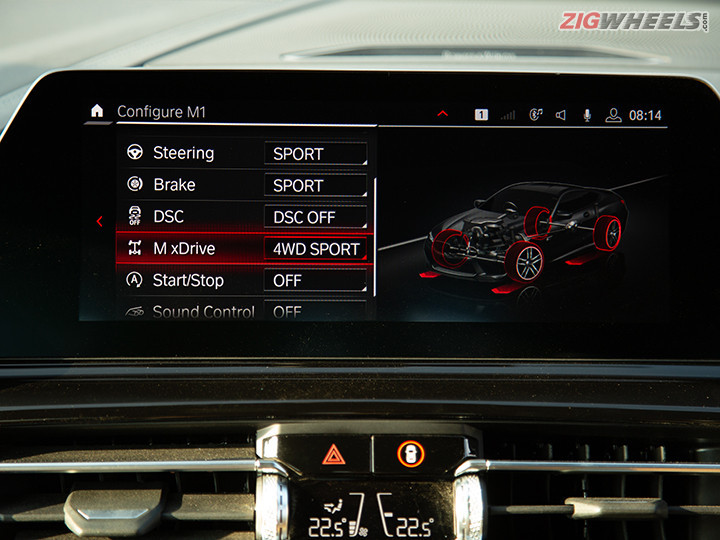Screen dimensions: 720x540
Task: Select the 4WD SPORT value for M xDrive
Action: 316,249
